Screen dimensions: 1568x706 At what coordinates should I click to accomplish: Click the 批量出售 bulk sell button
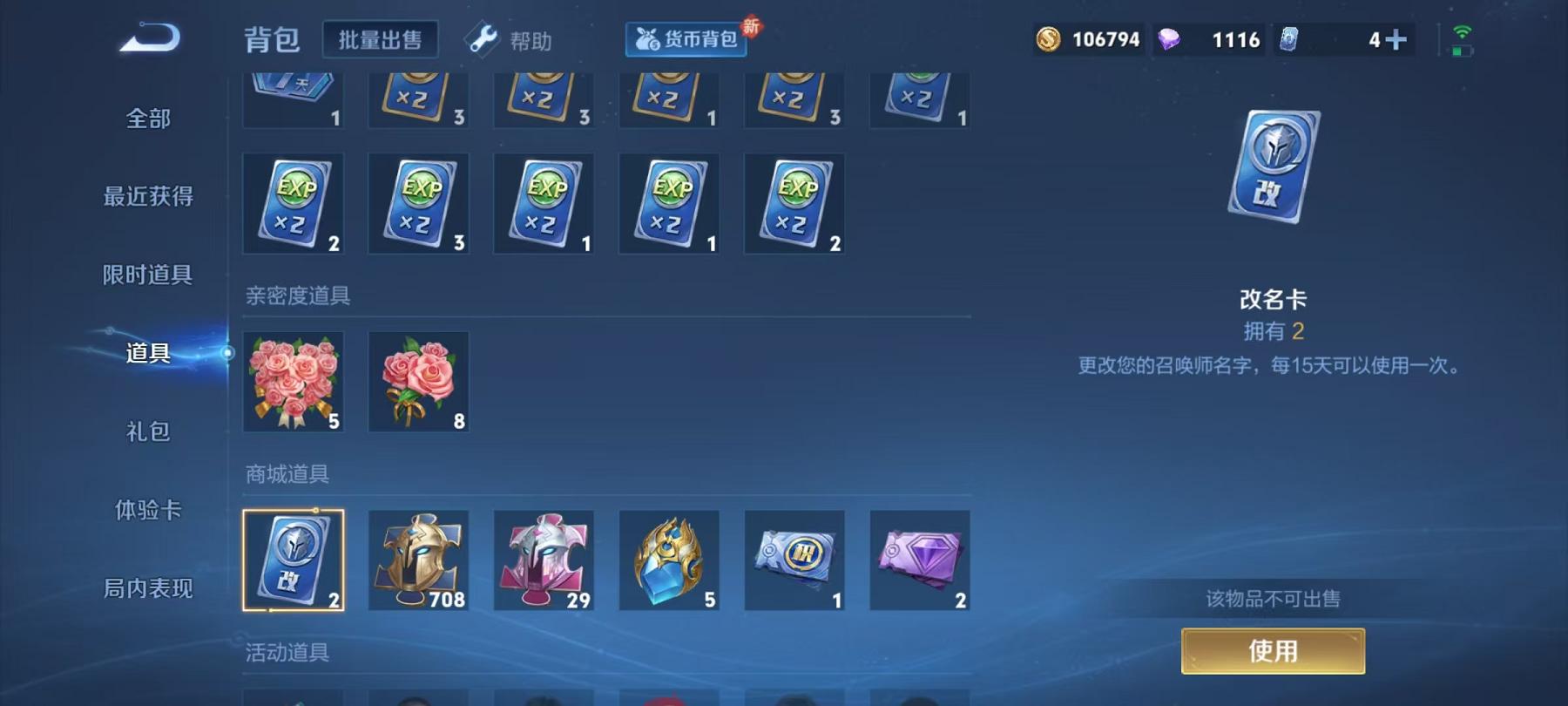coord(380,38)
